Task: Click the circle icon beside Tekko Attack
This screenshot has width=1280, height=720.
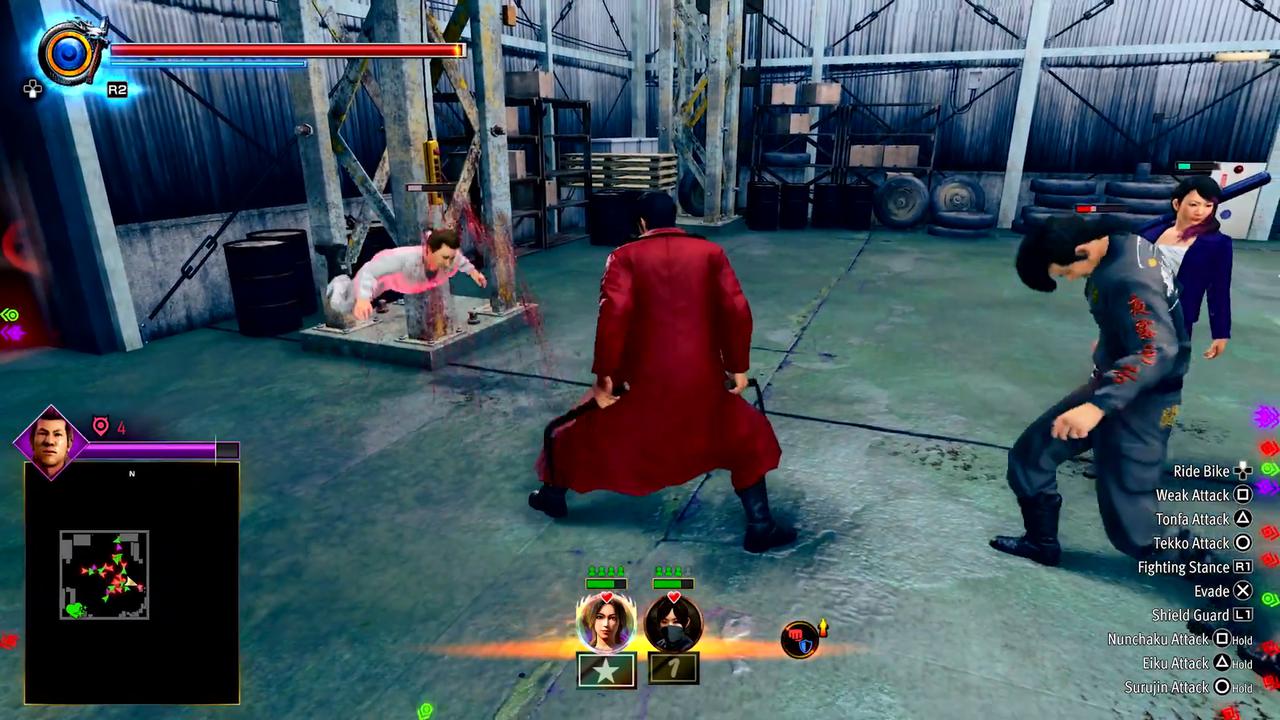Action: click(x=1242, y=543)
